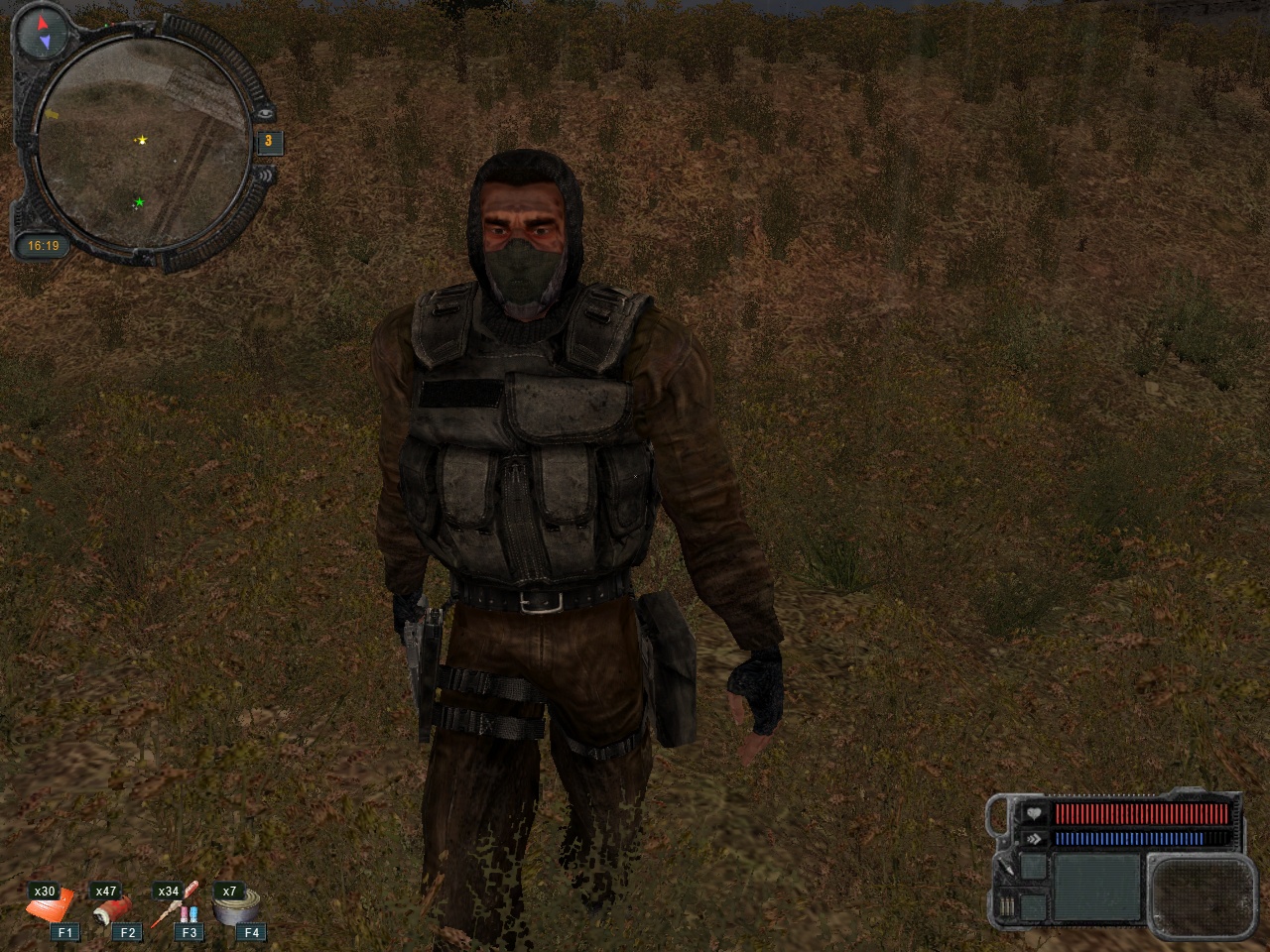Click the sound wave noise indicator icon
Image resolution: width=1270 pixels, height=952 pixels.
264,177
